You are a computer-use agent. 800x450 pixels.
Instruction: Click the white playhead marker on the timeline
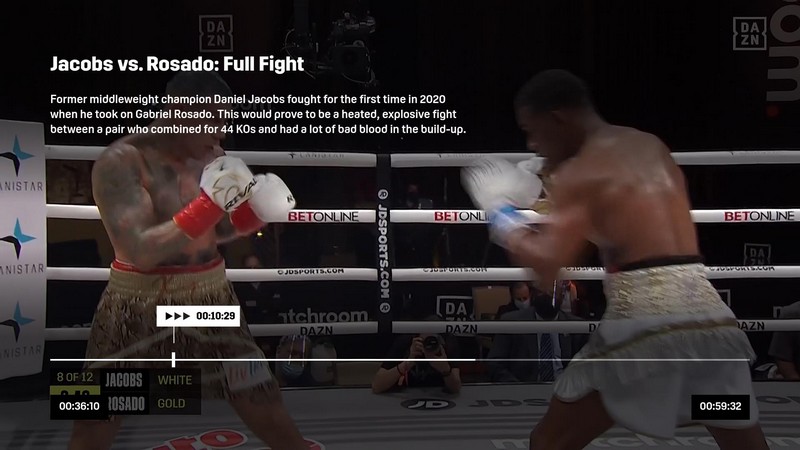[x=174, y=359]
